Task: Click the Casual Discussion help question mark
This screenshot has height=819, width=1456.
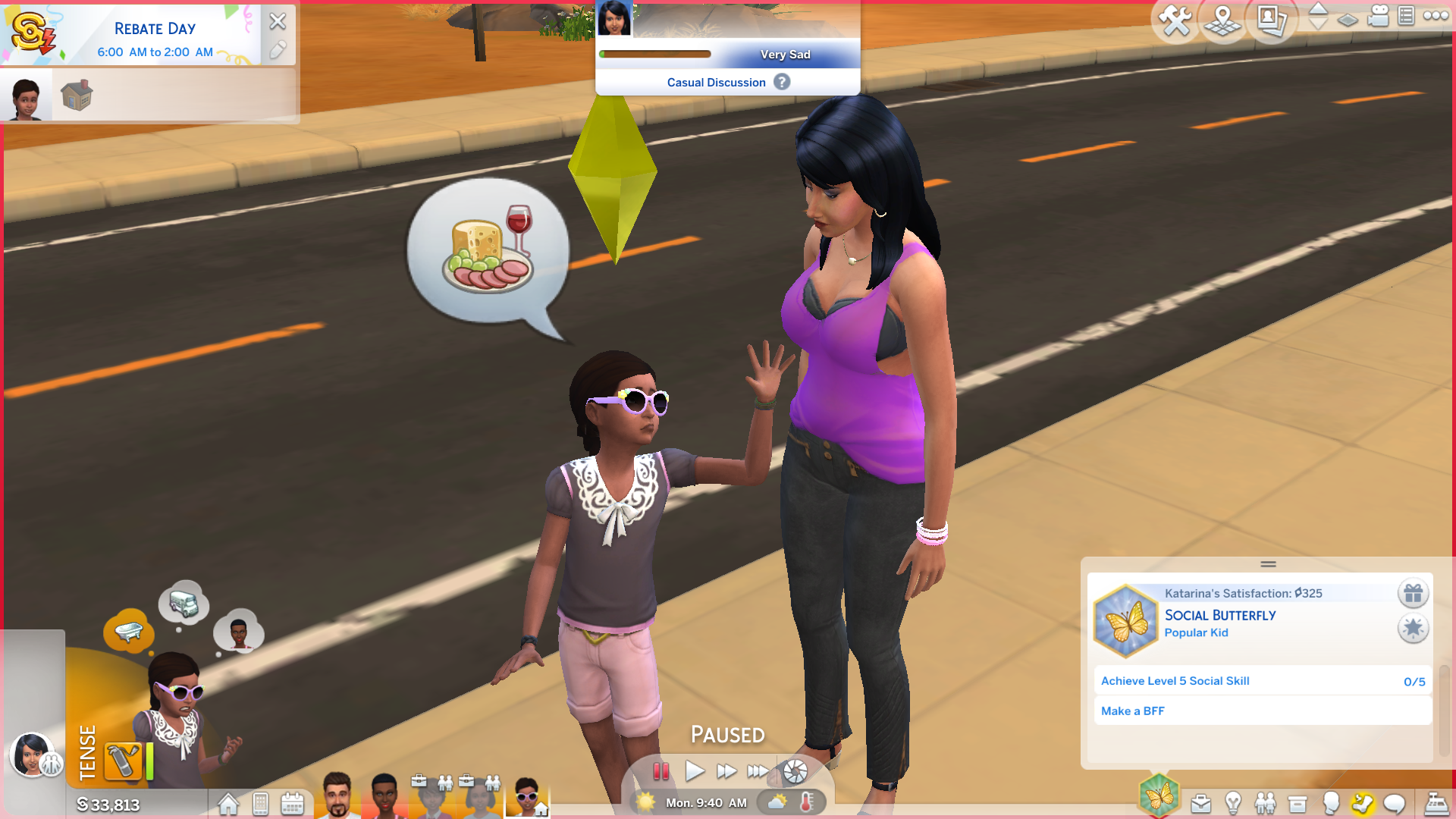Action: coord(782,82)
